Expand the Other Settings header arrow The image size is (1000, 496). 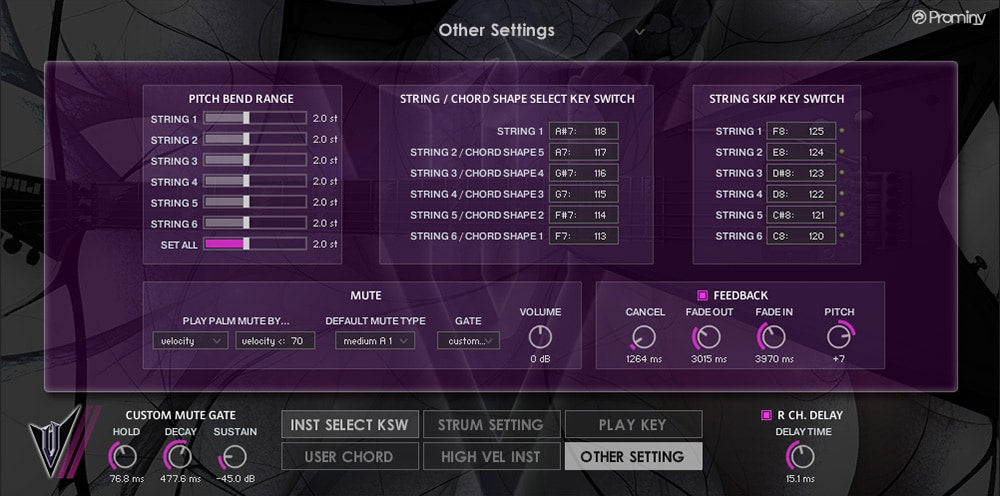(x=640, y=31)
